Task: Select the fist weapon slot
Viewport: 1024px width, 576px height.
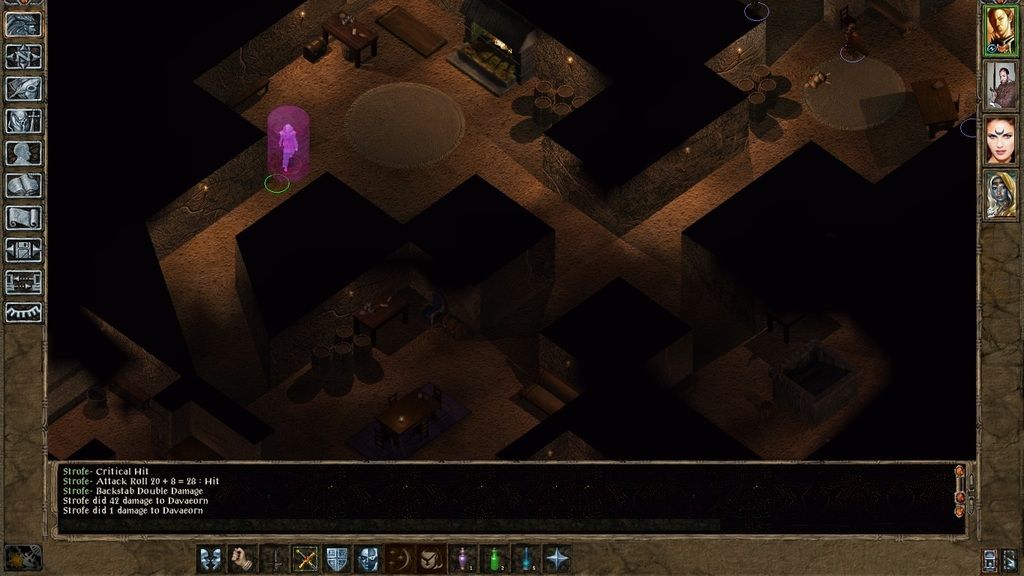Action: click(x=242, y=559)
